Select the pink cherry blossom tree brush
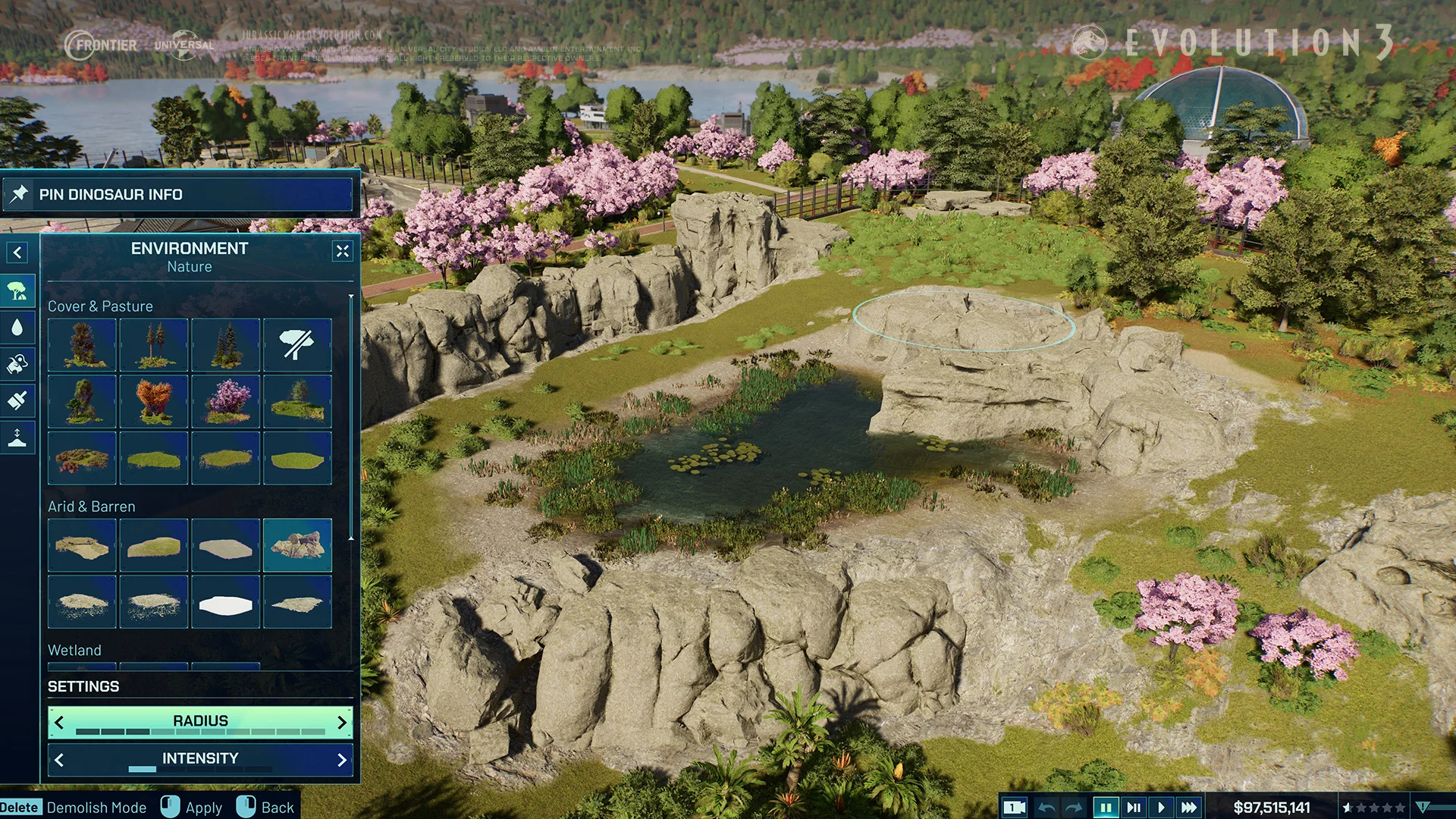The height and width of the screenshot is (819, 1456). click(x=226, y=401)
